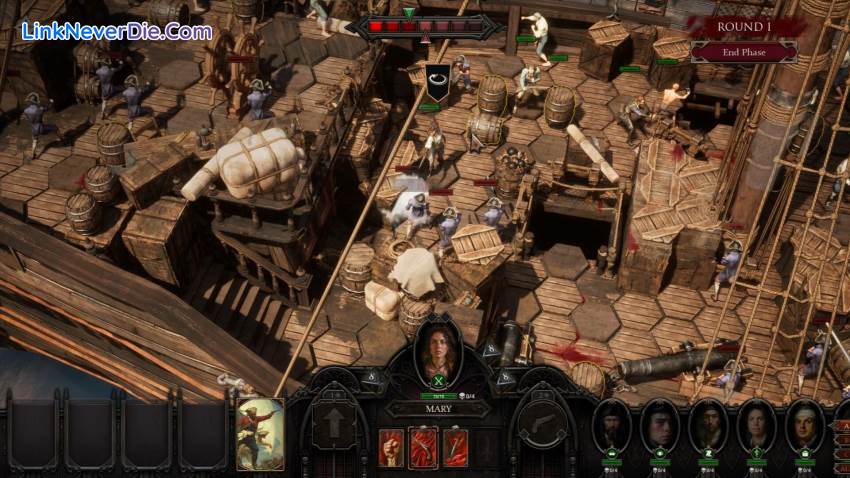Click the circular arrow banner marker

(436, 78)
